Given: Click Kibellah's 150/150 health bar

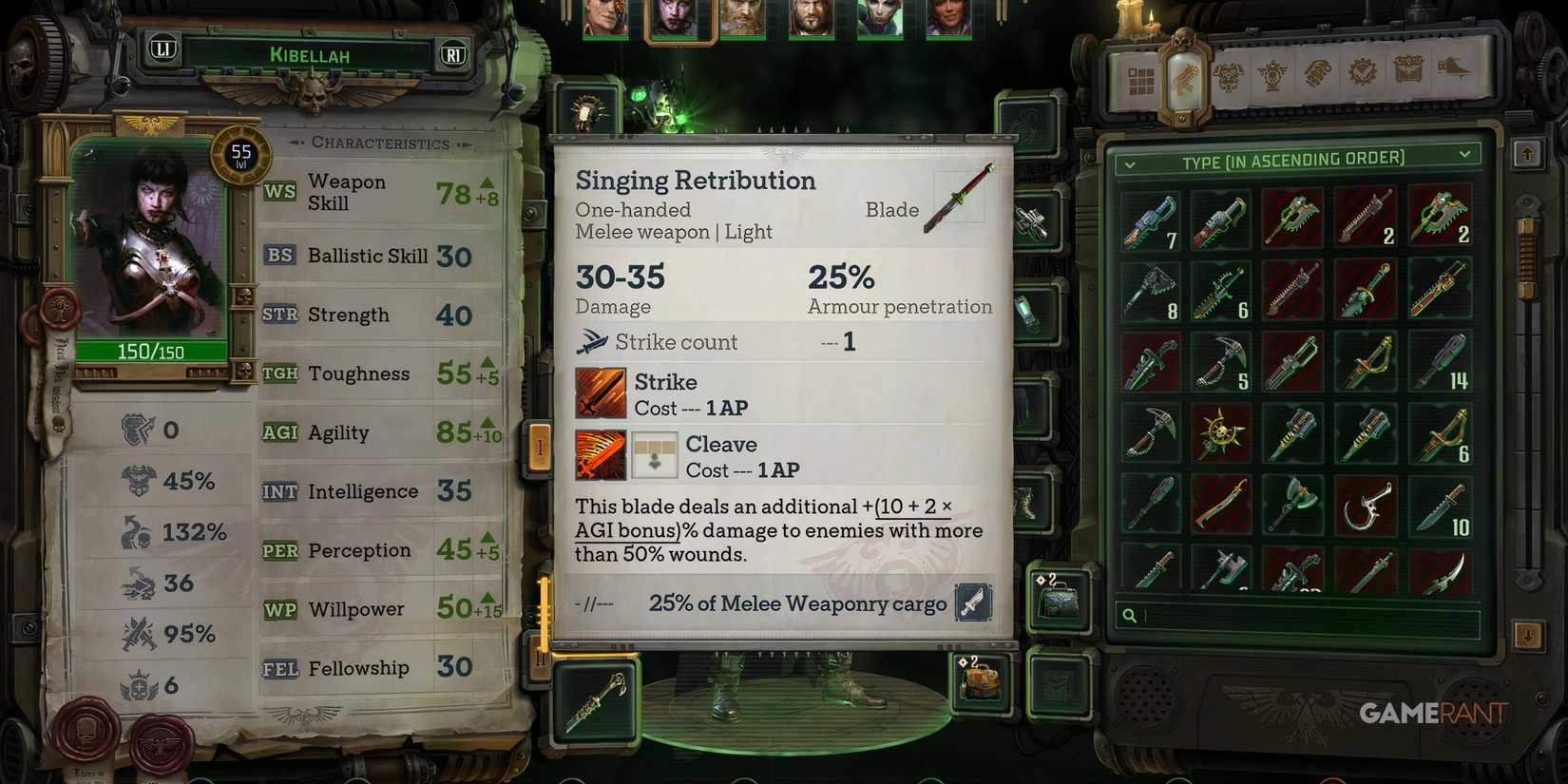Looking at the screenshot, I should tap(152, 351).
